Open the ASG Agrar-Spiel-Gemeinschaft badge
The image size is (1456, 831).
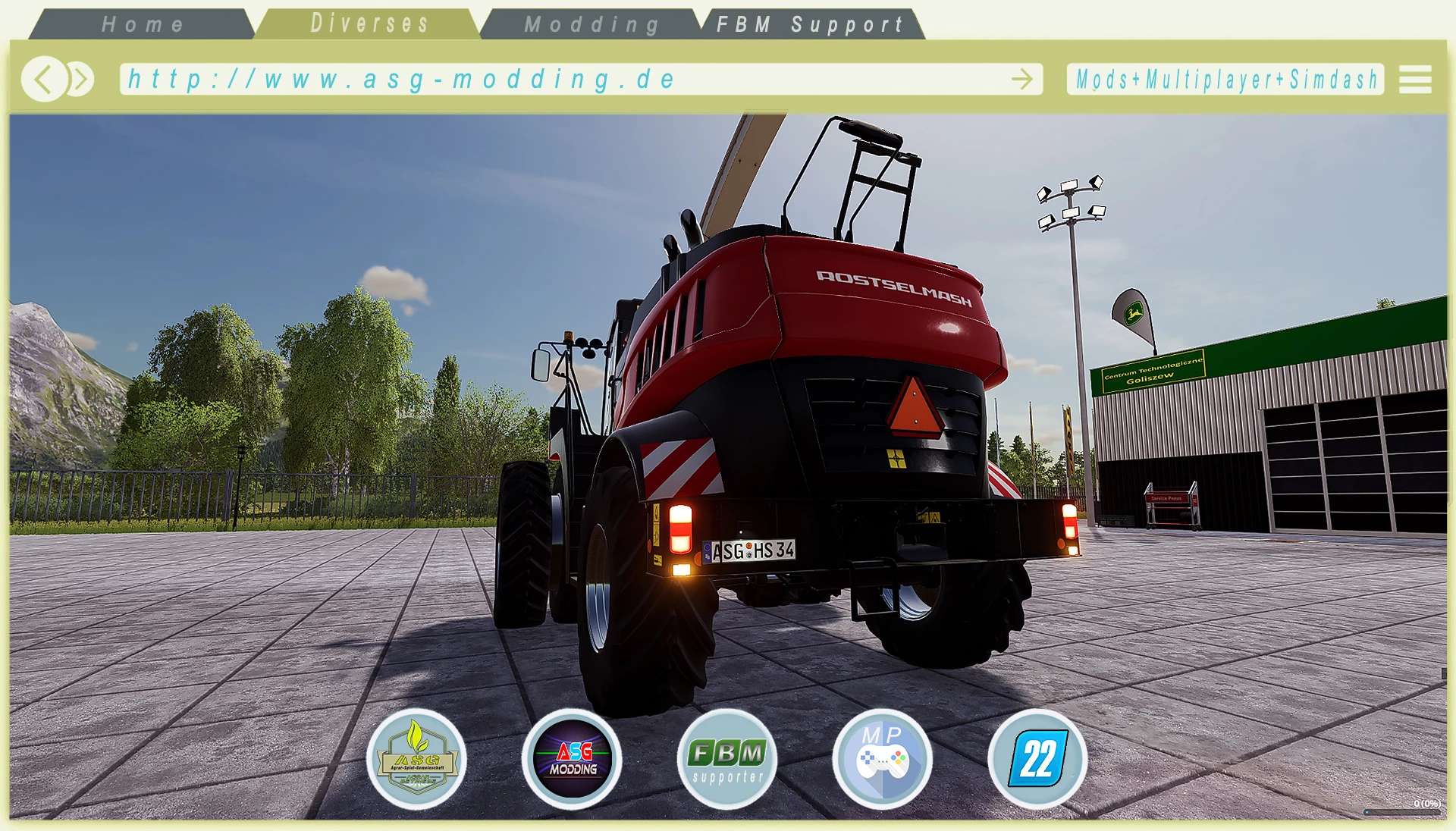click(416, 759)
